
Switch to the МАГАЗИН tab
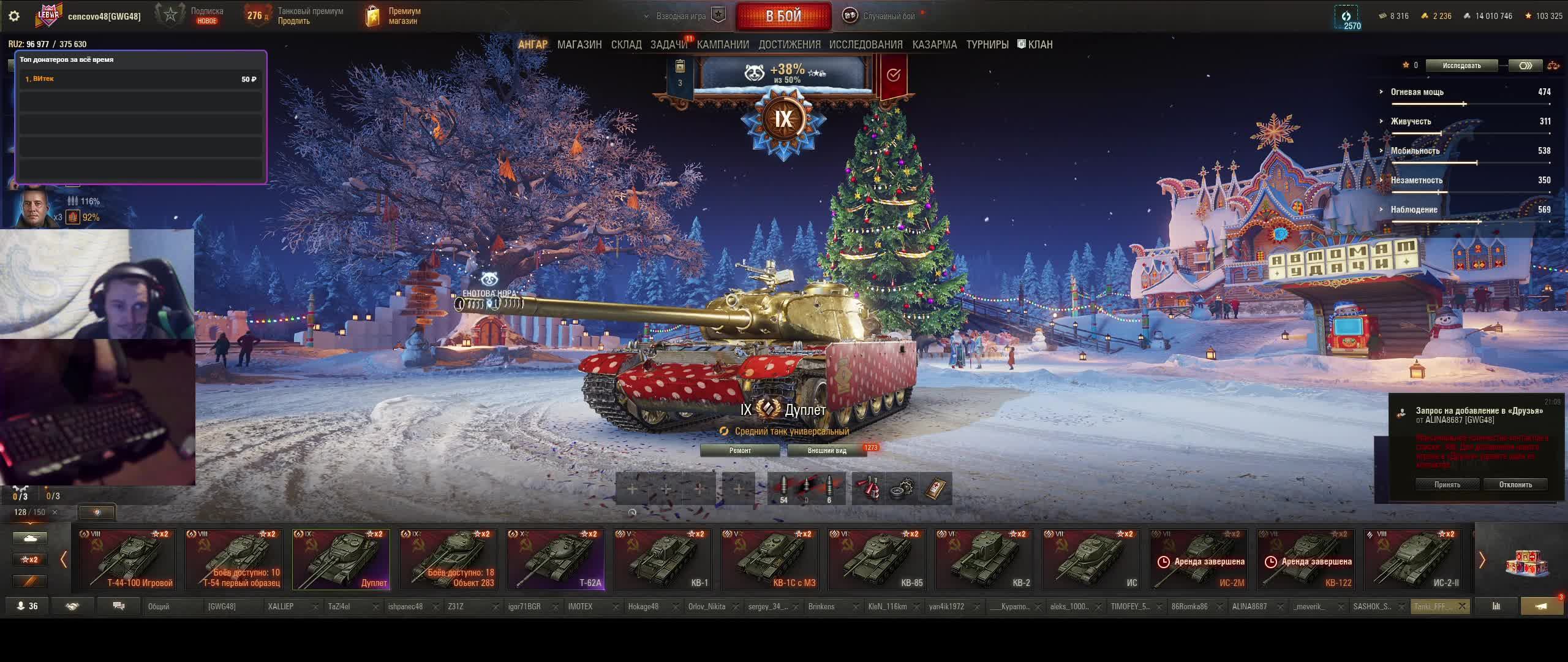(x=579, y=45)
